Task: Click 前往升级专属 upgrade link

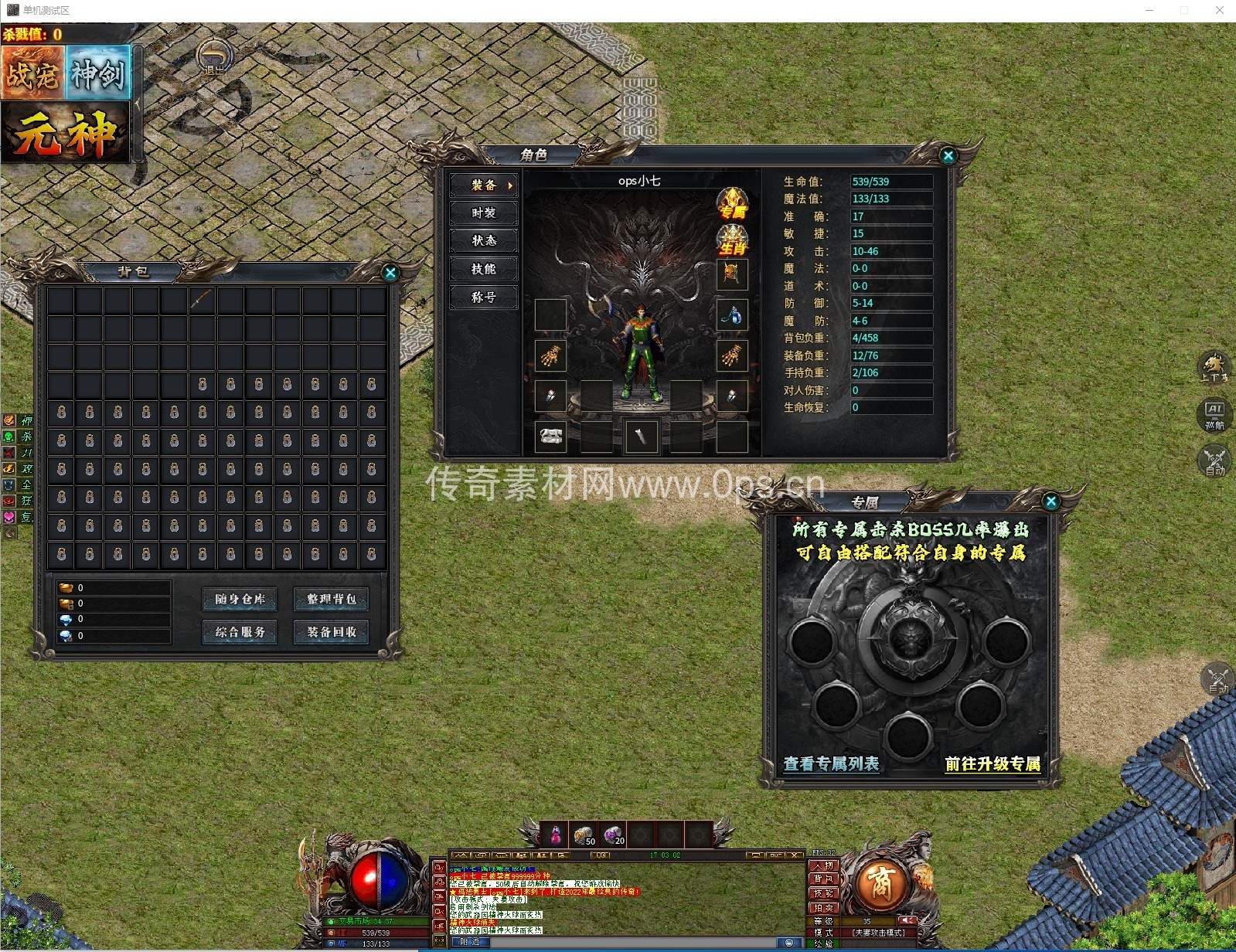Action: [x=993, y=764]
